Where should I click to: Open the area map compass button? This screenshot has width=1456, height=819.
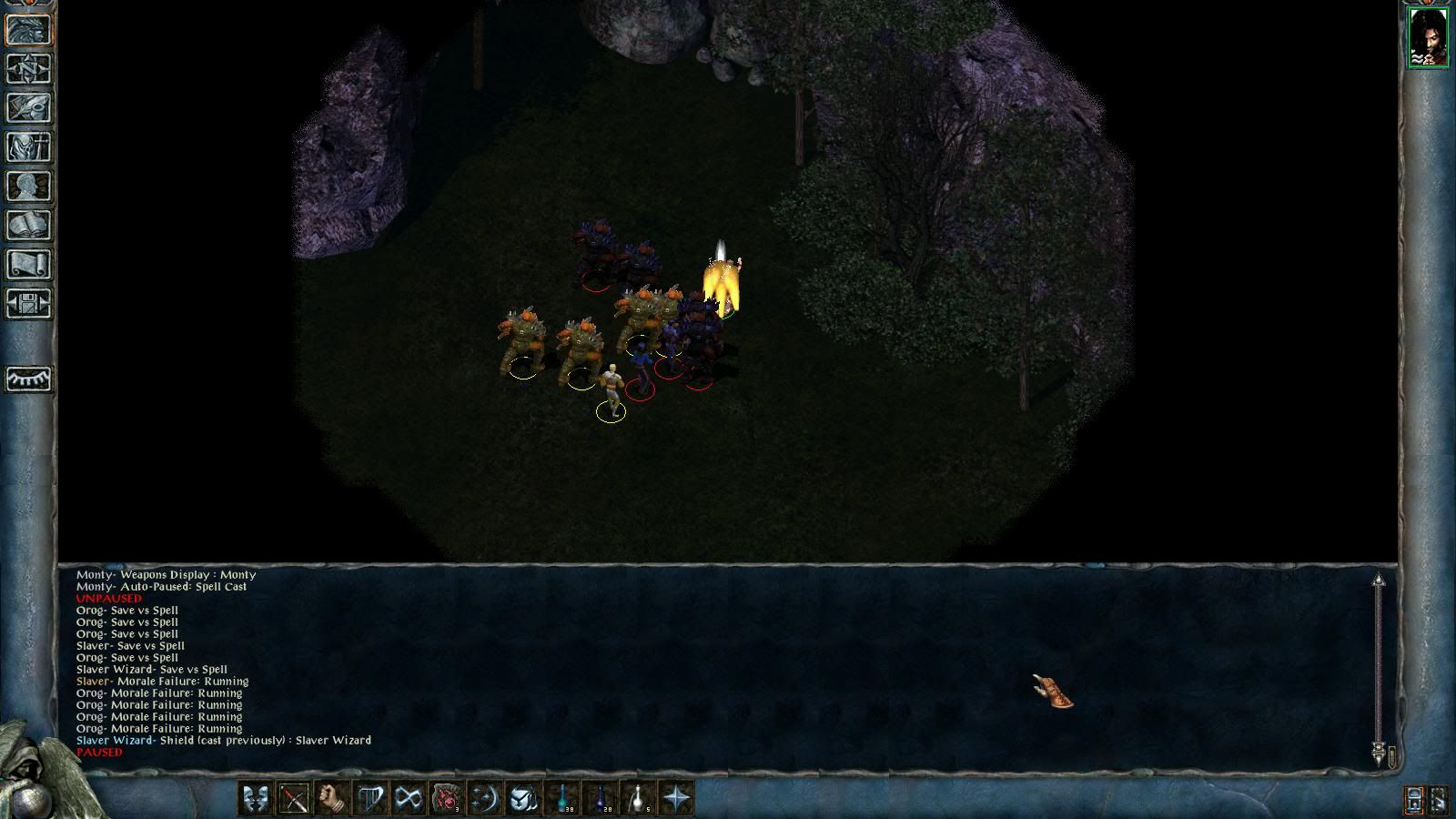(29, 68)
